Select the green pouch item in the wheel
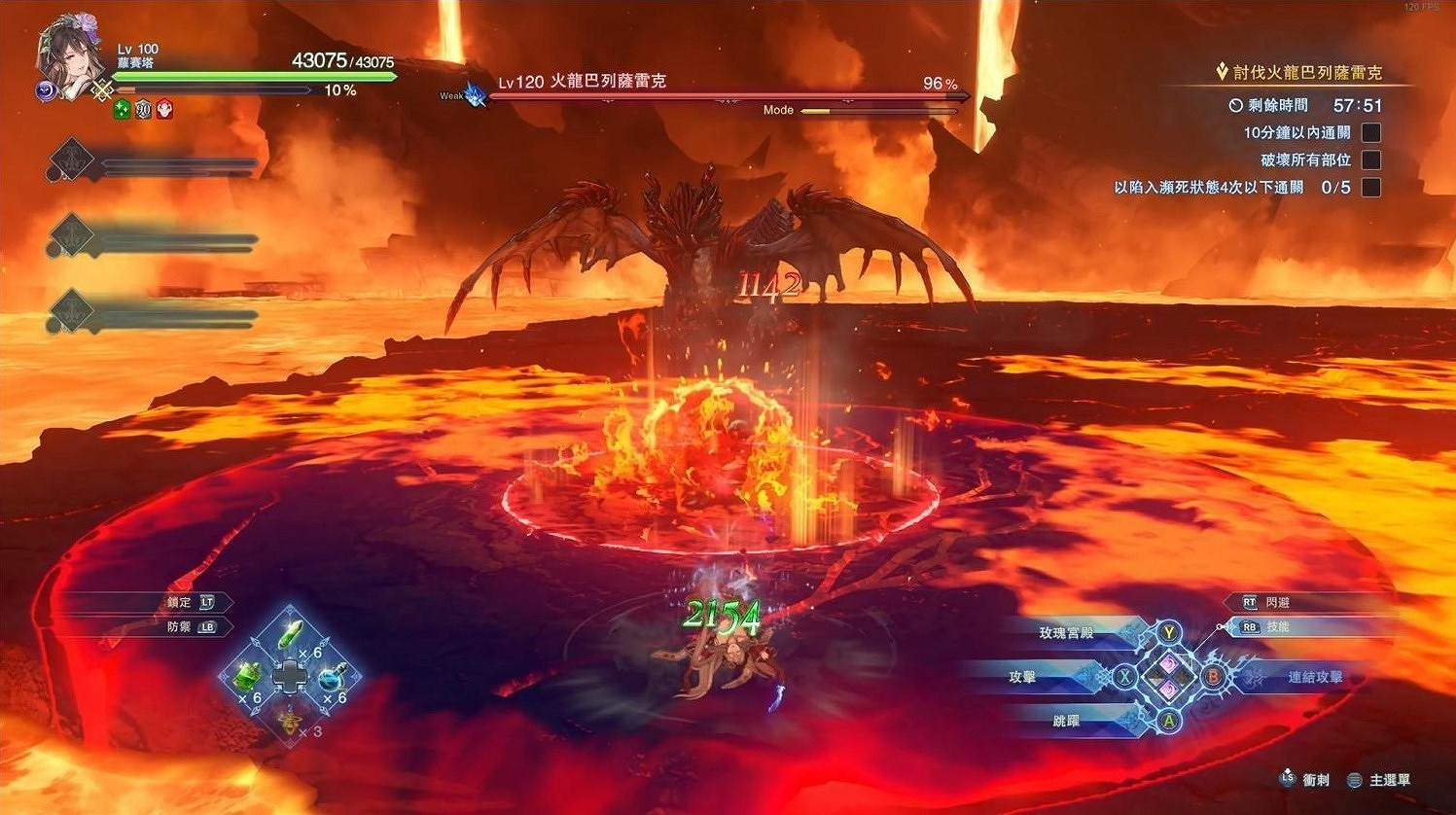Screen dimensions: 1456x815 (x=246, y=677)
